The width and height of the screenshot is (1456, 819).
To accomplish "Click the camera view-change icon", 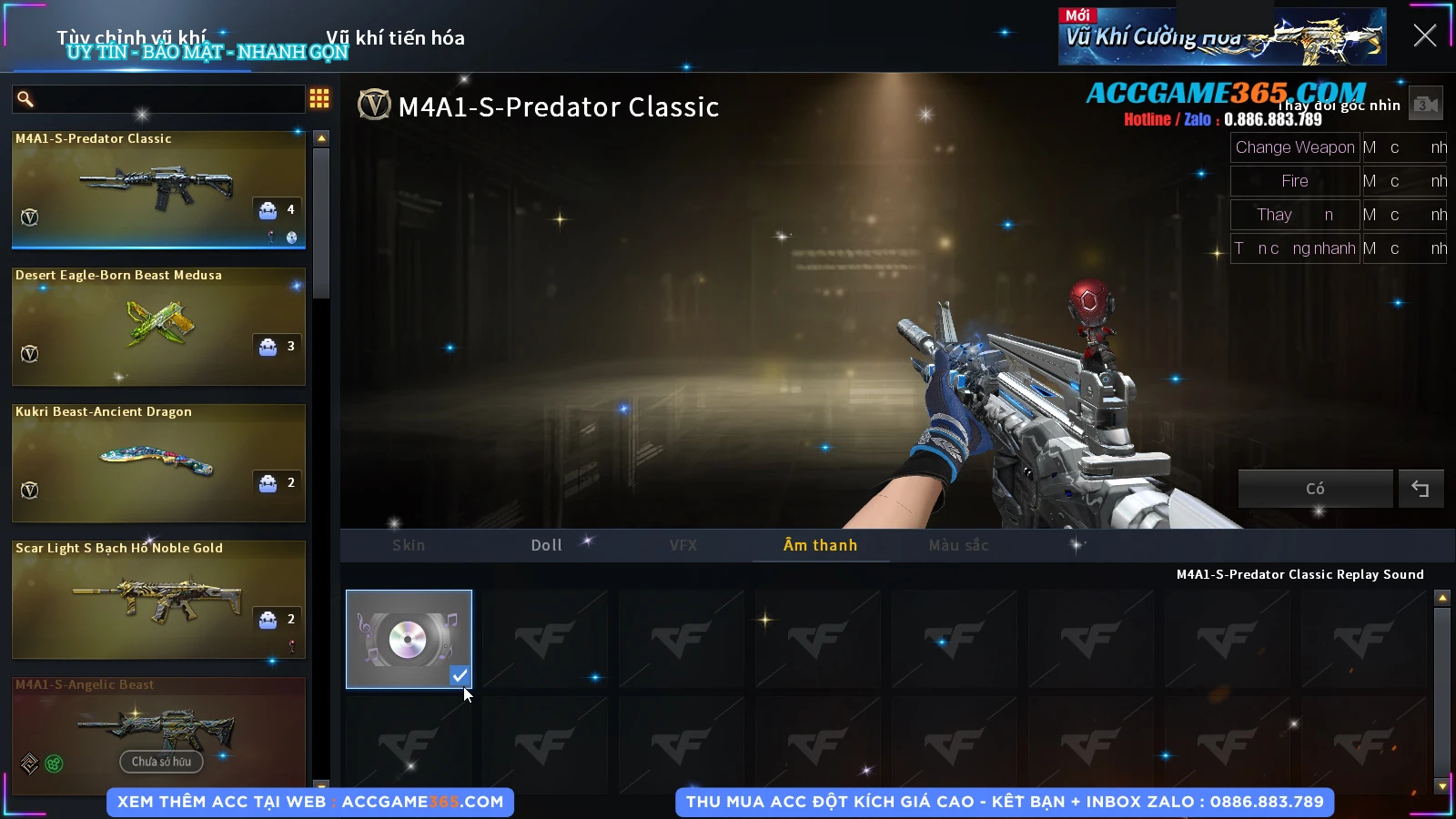I will point(1426,105).
